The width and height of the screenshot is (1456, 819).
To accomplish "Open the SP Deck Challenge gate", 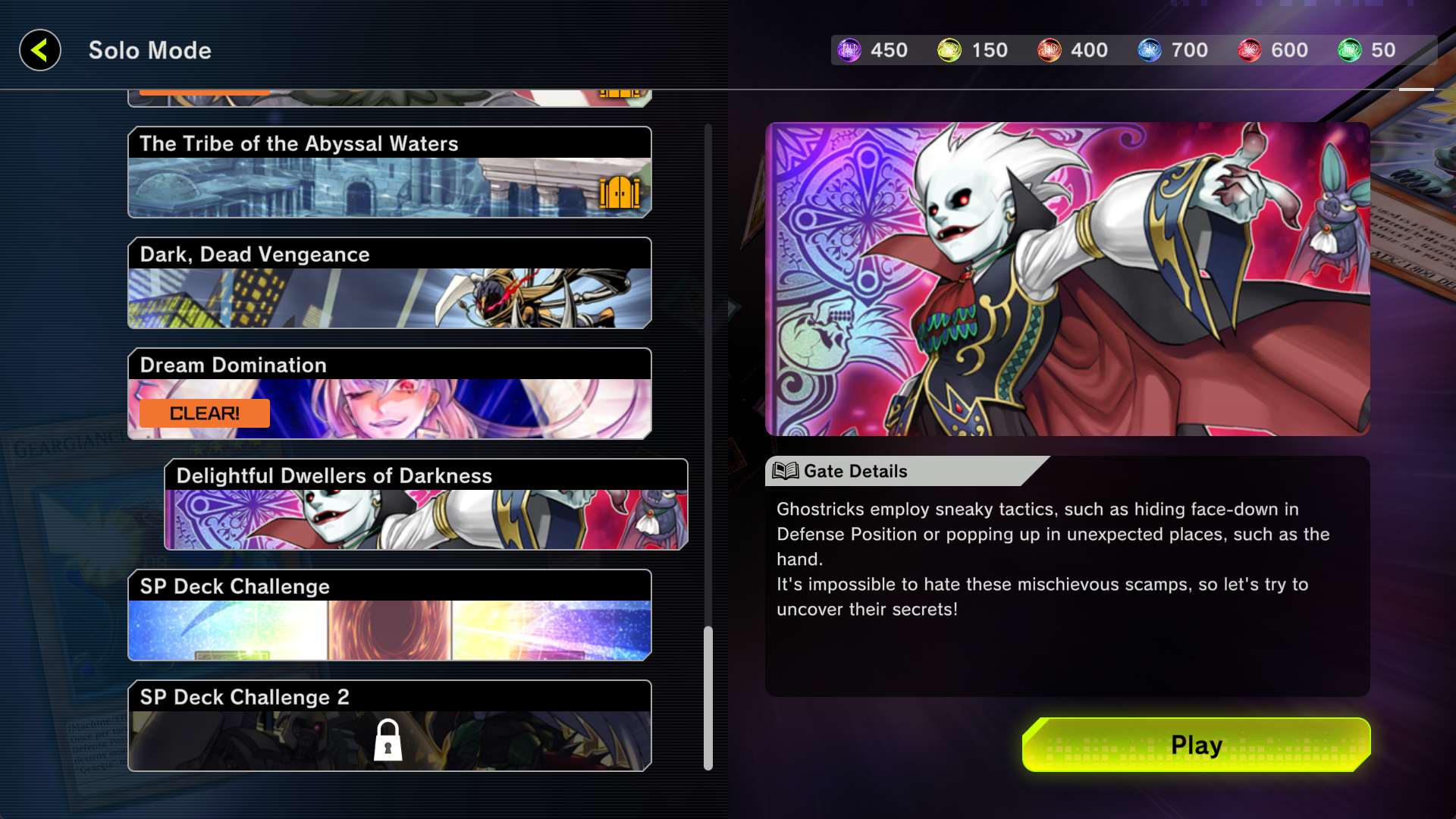I will click(389, 616).
